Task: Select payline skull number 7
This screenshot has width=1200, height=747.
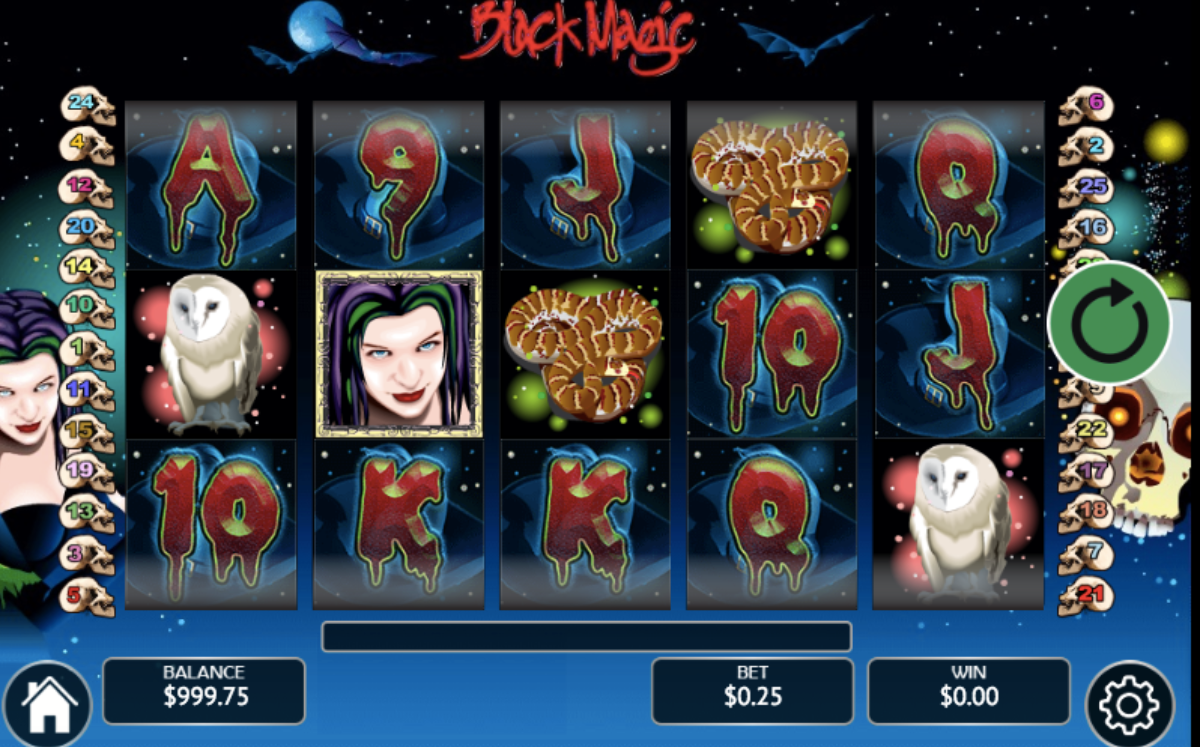Action: [1087, 553]
